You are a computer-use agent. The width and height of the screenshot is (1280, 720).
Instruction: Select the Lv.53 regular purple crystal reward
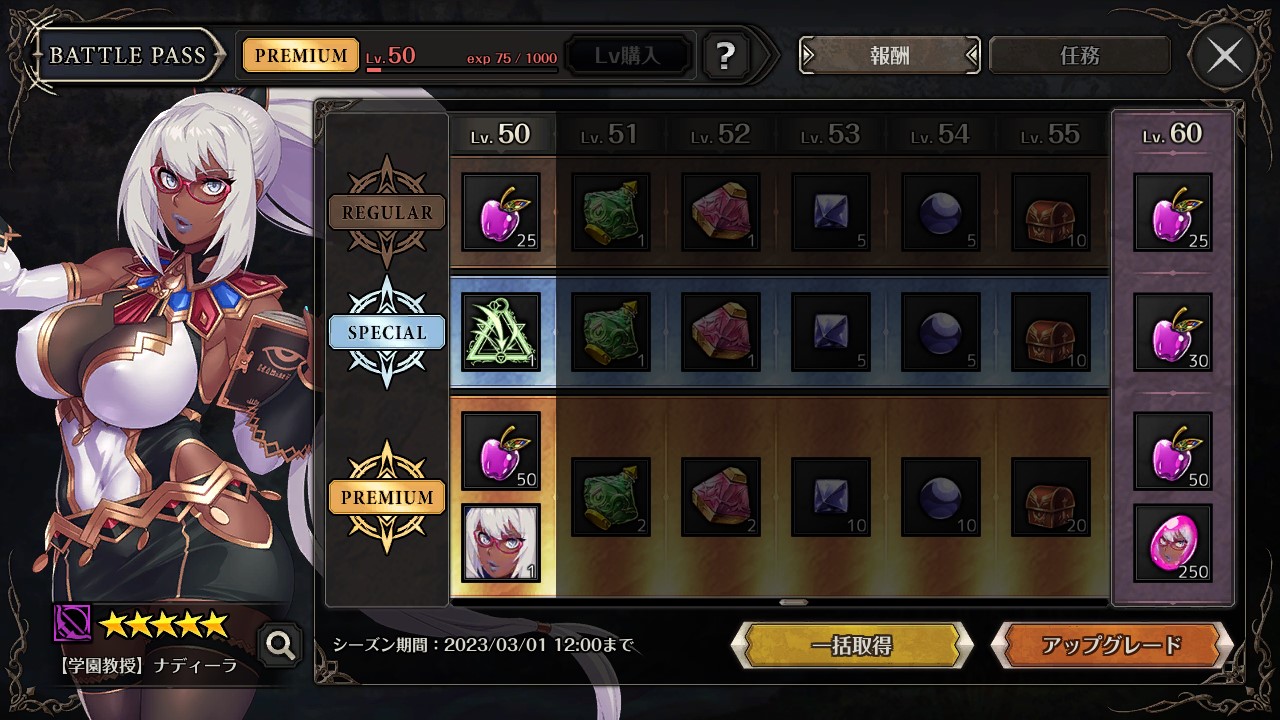point(831,212)
